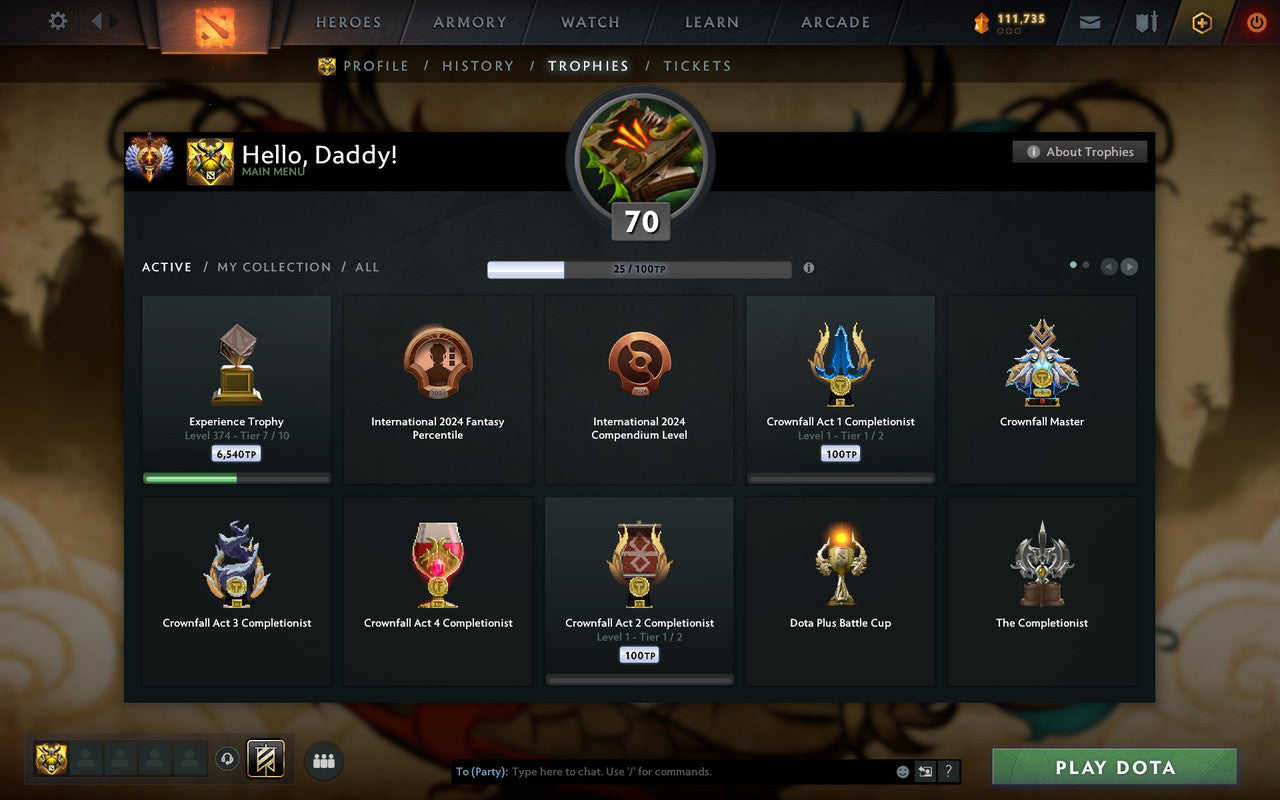Click the left pagination arrow for trophies

(x=1108, y=267)
